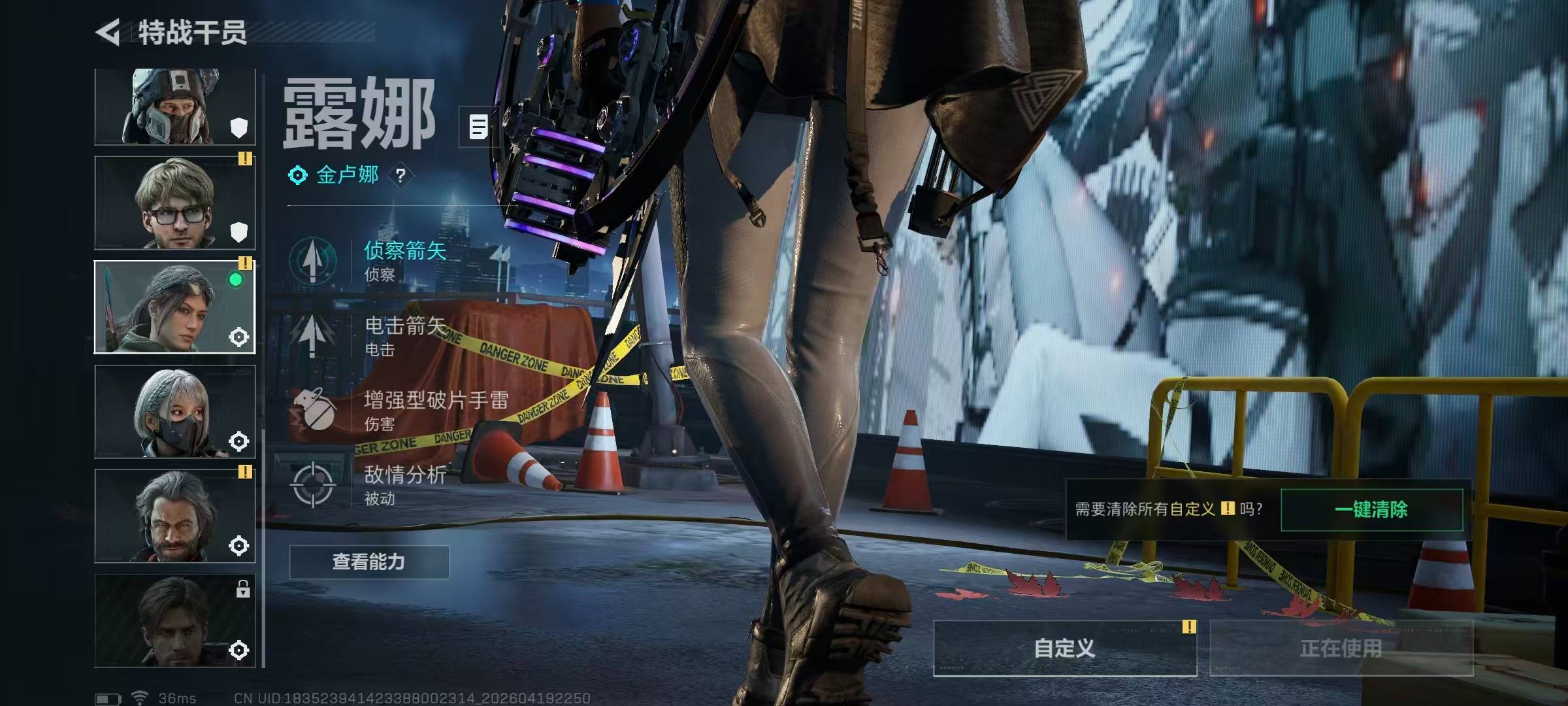Open the 自定义 customization menu

tap(1065, 648)
